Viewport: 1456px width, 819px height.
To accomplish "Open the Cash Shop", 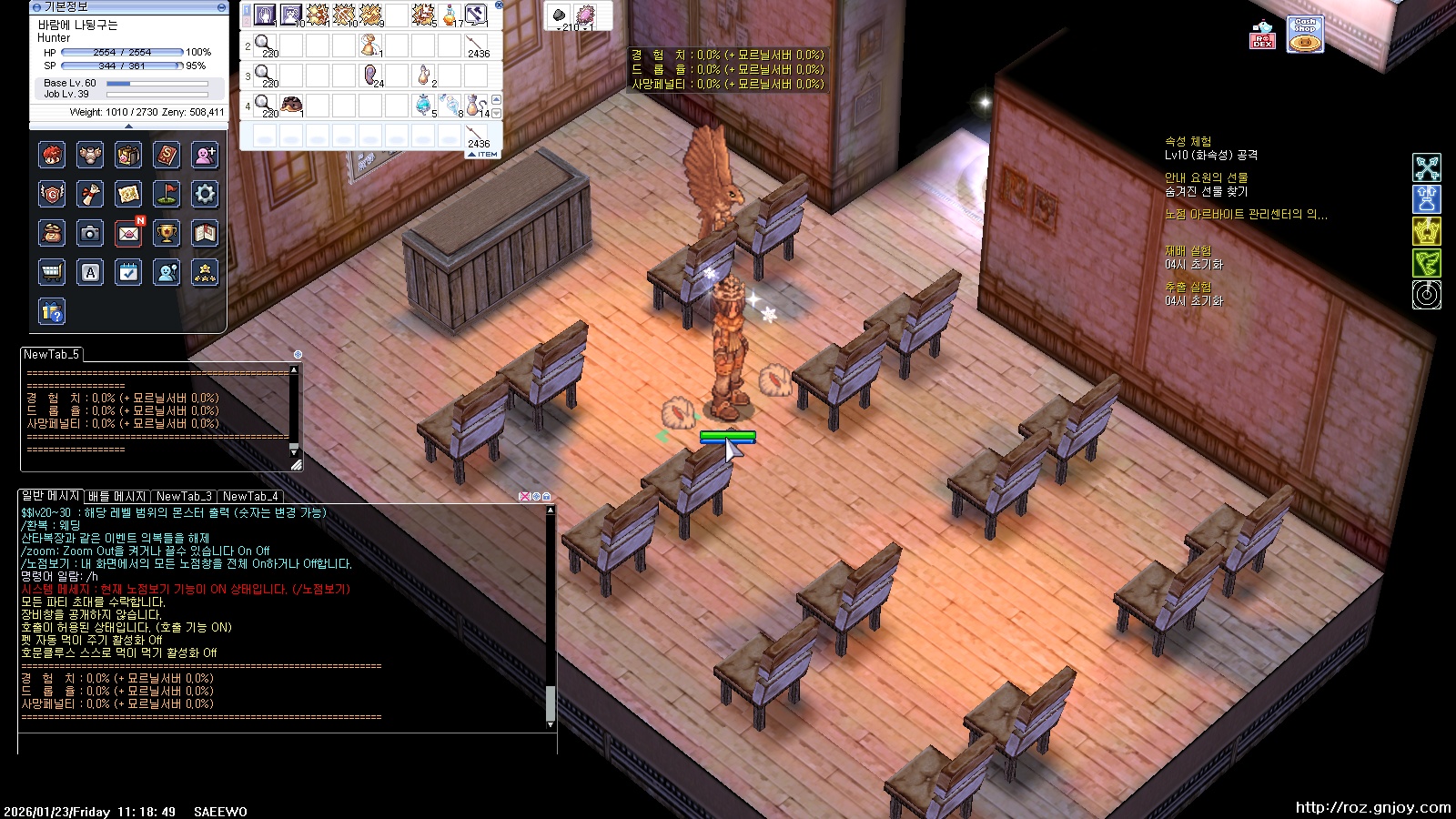I will pyautogui.click(x=1304, y=35).
